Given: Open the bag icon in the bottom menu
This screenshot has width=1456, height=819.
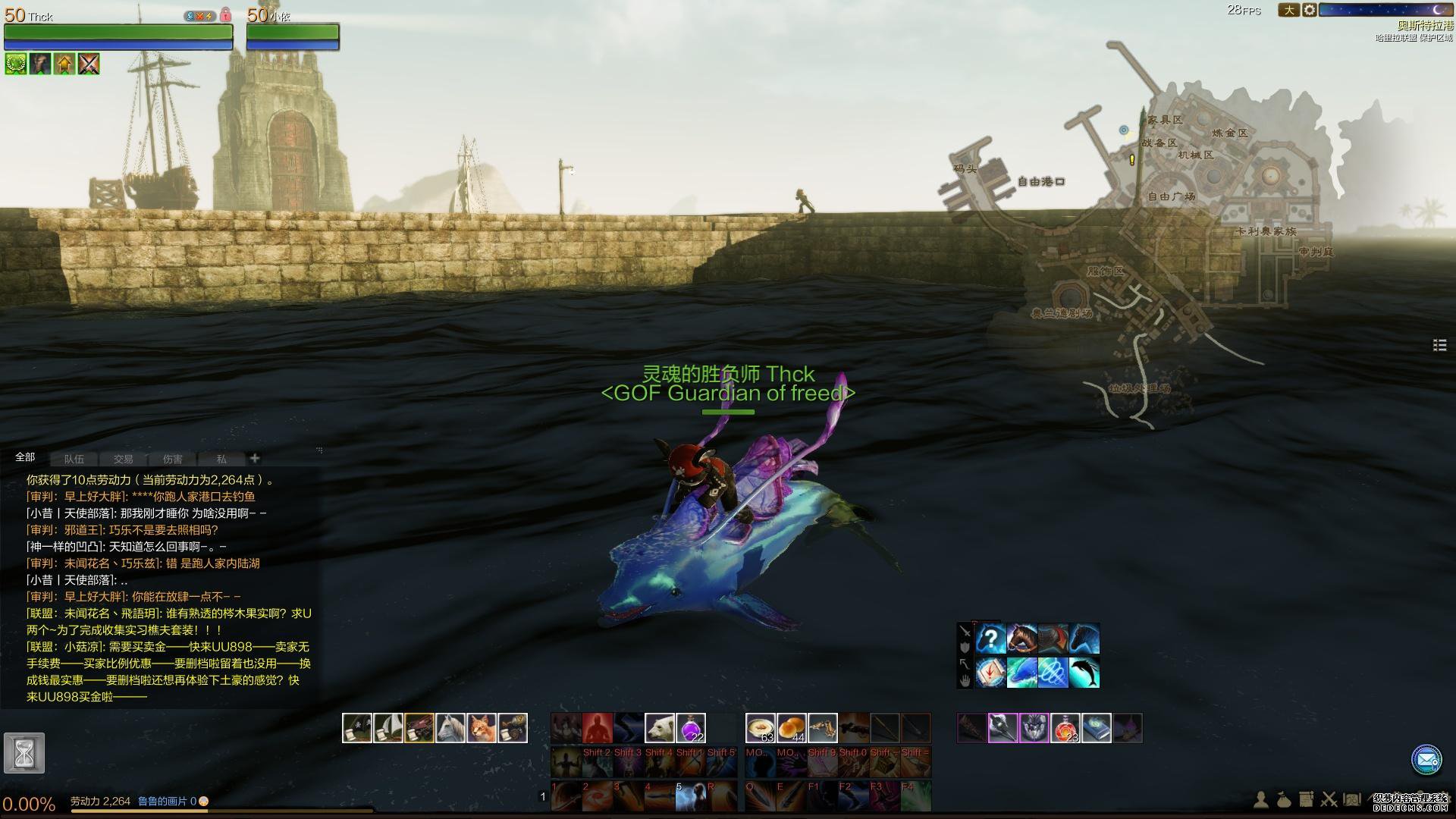Looking at the screenshot, I should click(1283, 799).
